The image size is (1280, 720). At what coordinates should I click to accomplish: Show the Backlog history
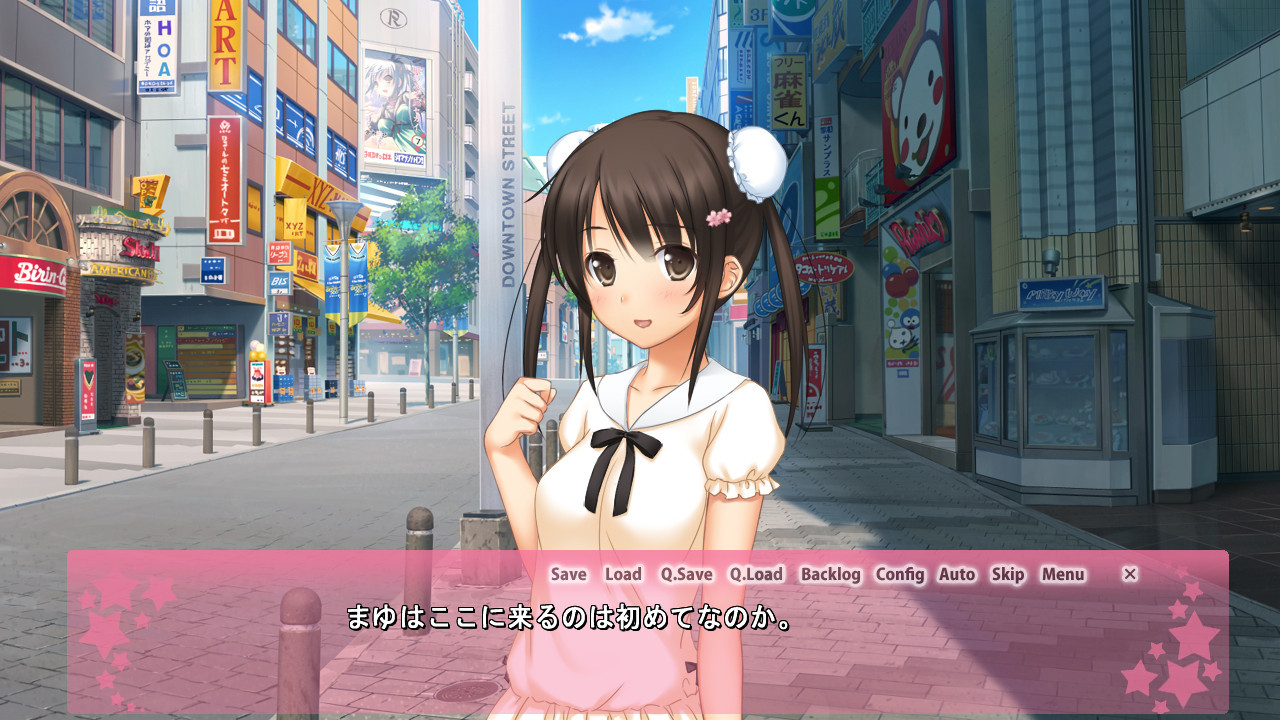pos(830,574)
